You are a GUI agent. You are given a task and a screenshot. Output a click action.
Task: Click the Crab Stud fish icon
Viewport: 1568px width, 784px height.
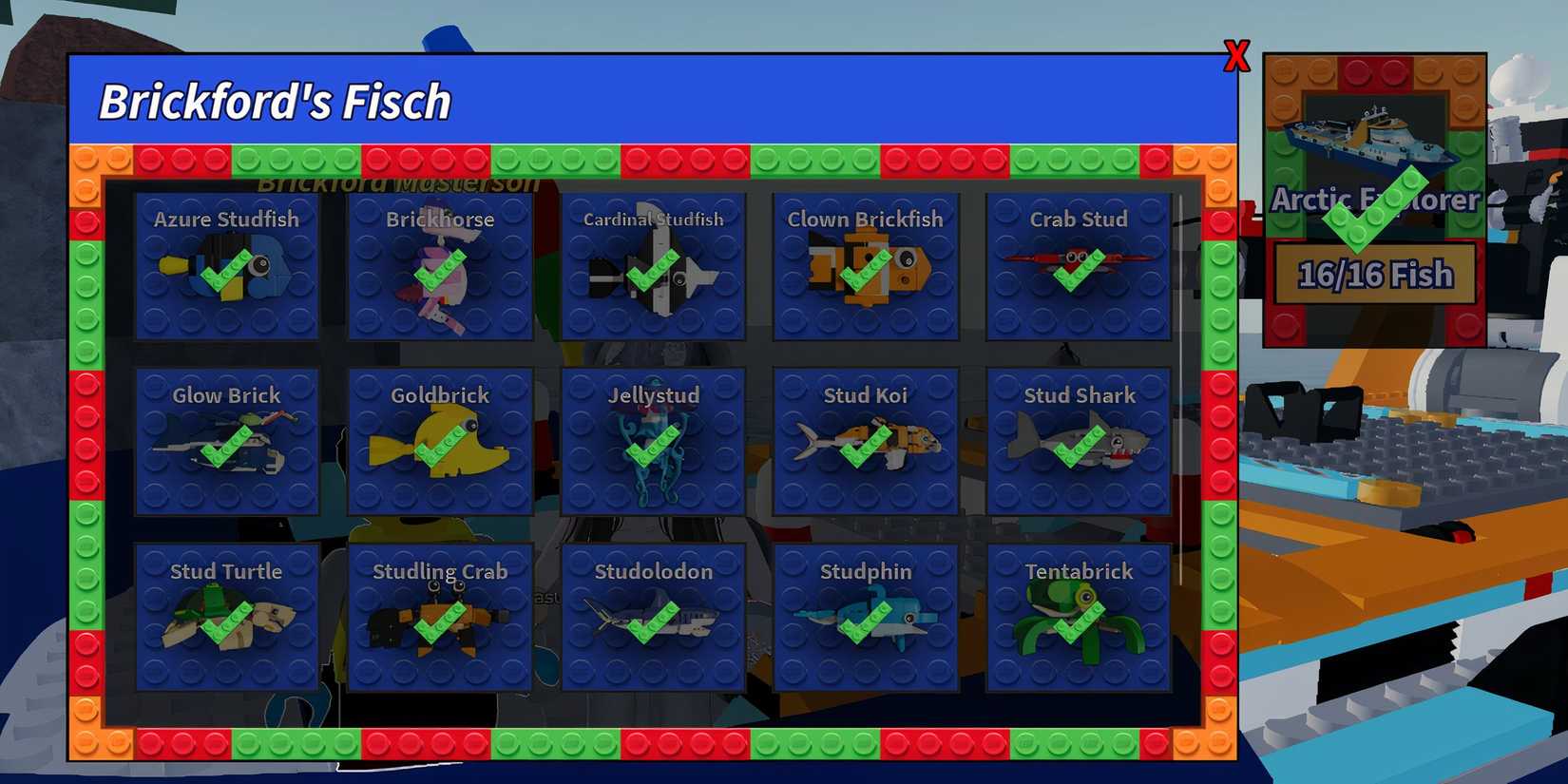pyautogui.click(x=1079, y=266)
